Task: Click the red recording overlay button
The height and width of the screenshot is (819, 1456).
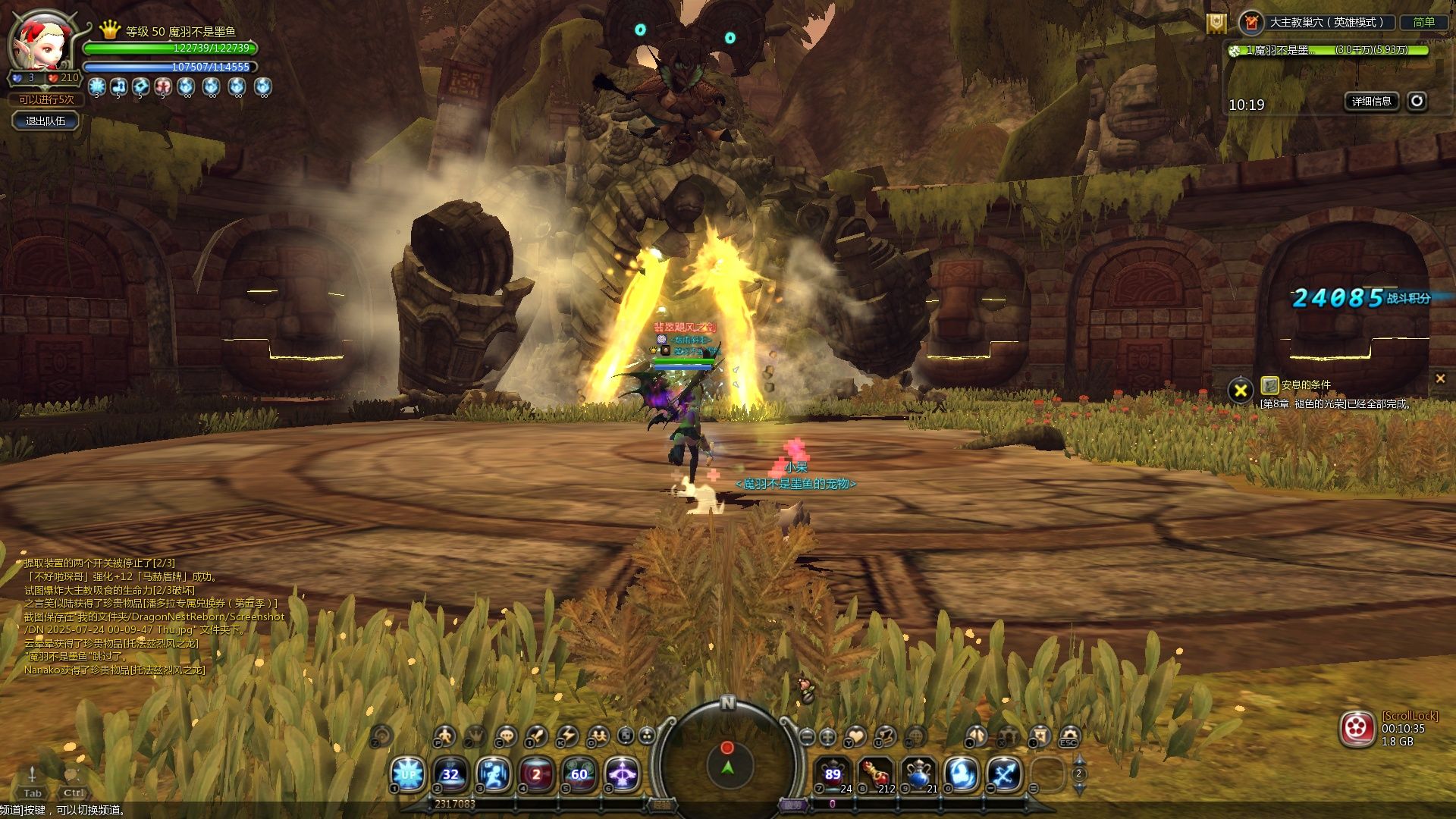Action: click(1357, 730)
